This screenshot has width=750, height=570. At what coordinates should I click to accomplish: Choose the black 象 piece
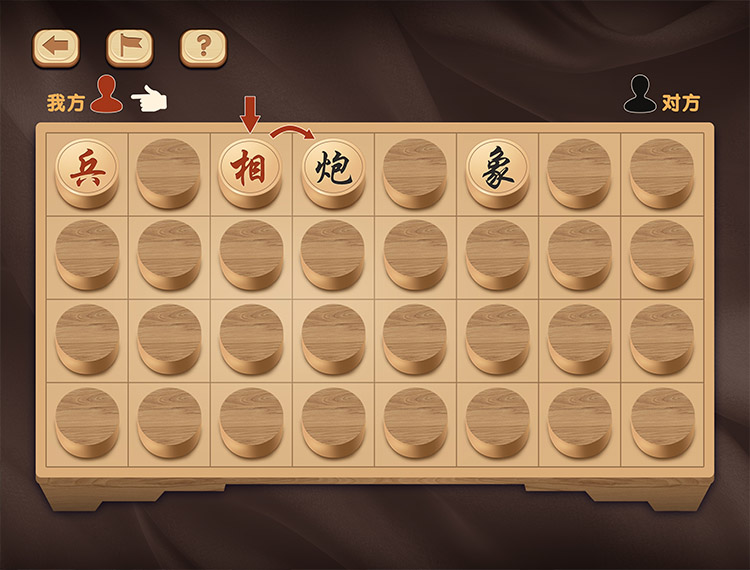pyautogui.click(x=497, y=167)
